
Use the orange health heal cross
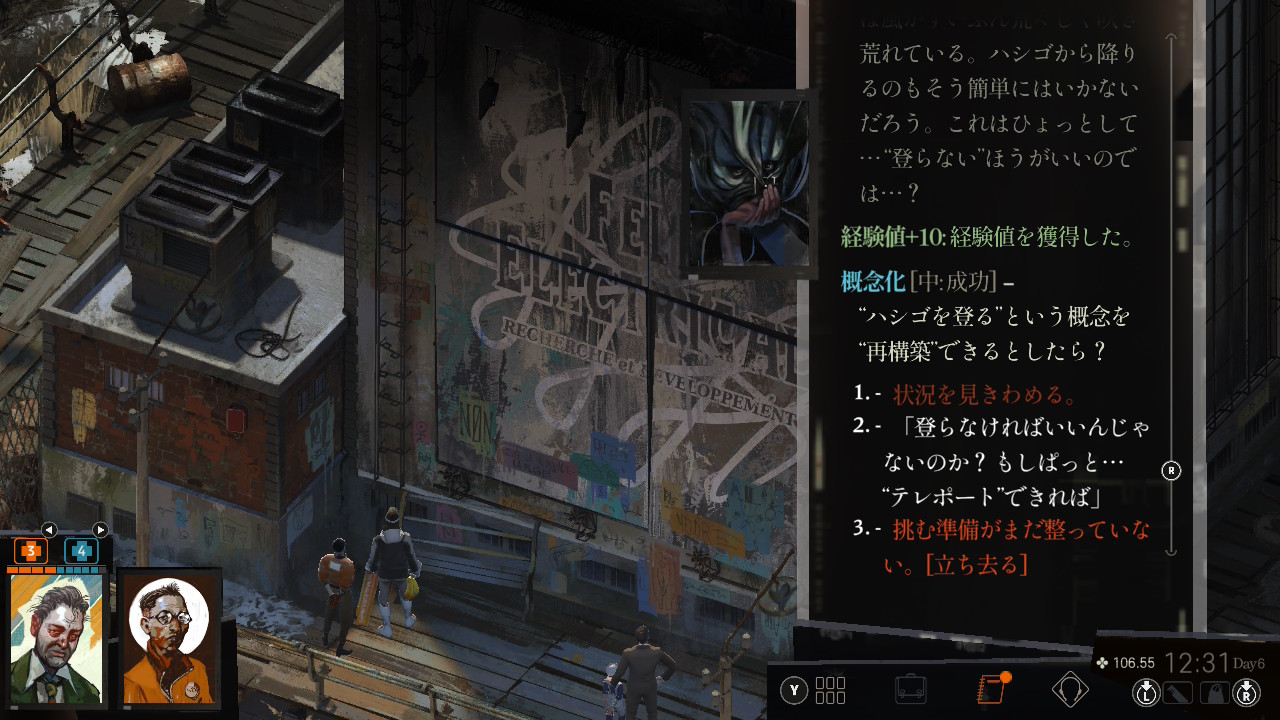click(x=31, y=550)
